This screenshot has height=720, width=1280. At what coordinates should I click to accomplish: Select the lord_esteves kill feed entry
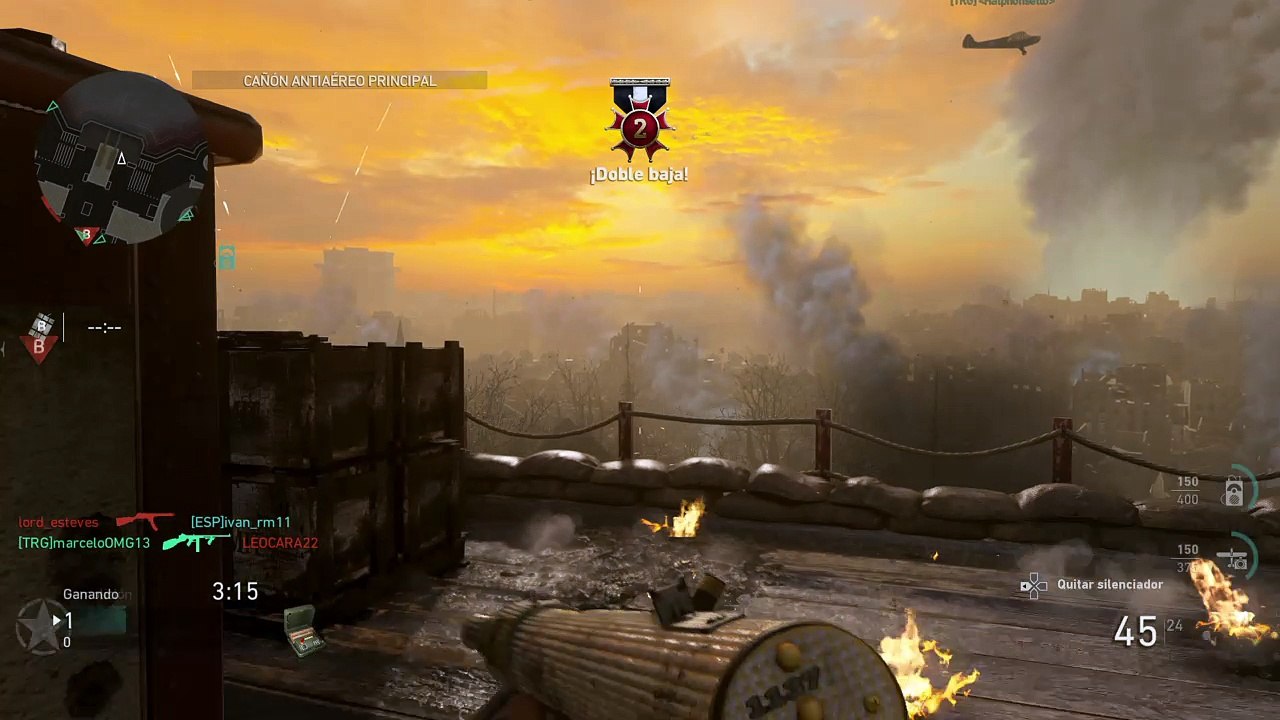tap(59, 522)
